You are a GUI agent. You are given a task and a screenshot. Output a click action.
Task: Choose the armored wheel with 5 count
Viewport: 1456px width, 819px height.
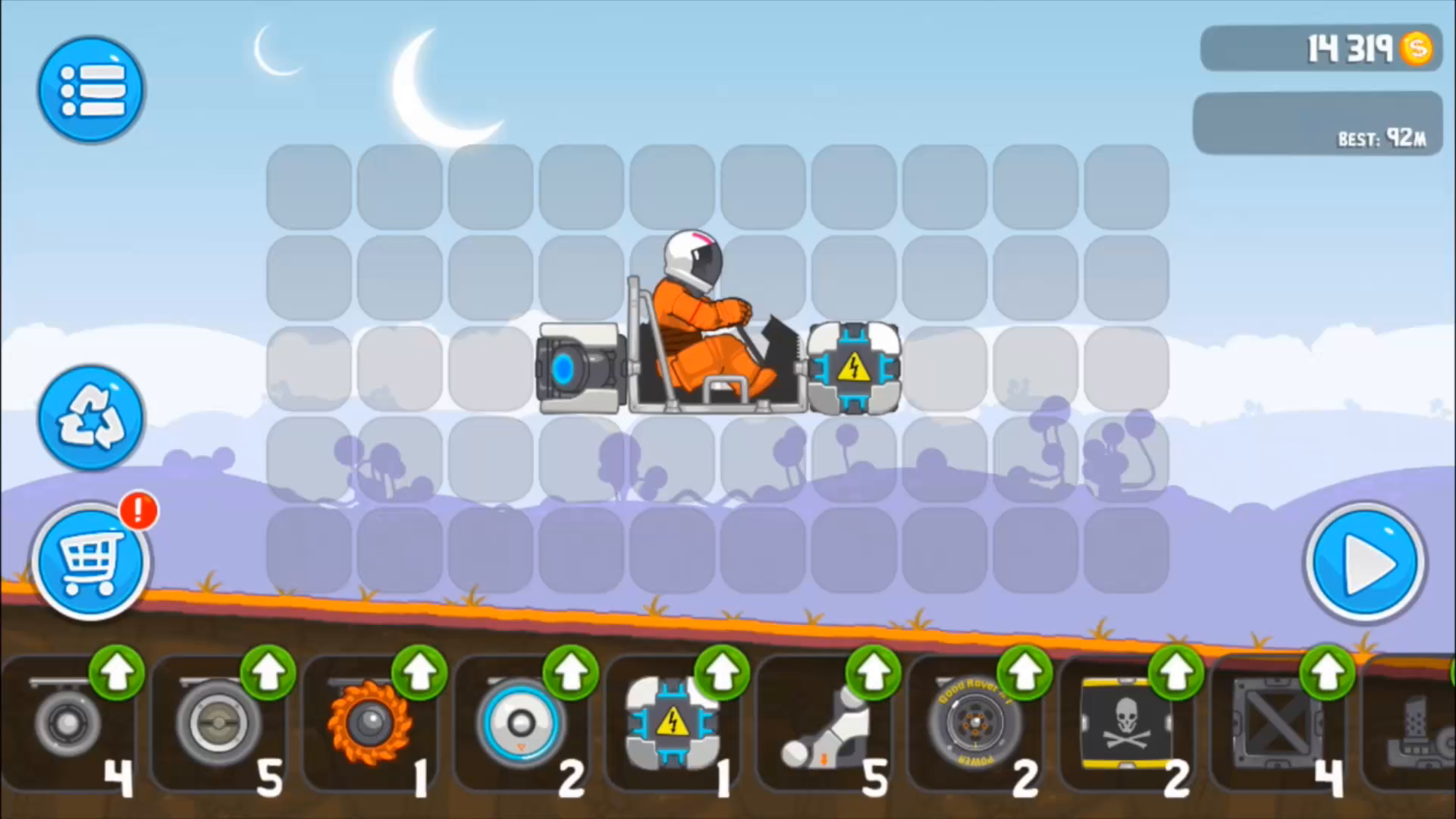[218, 724]
